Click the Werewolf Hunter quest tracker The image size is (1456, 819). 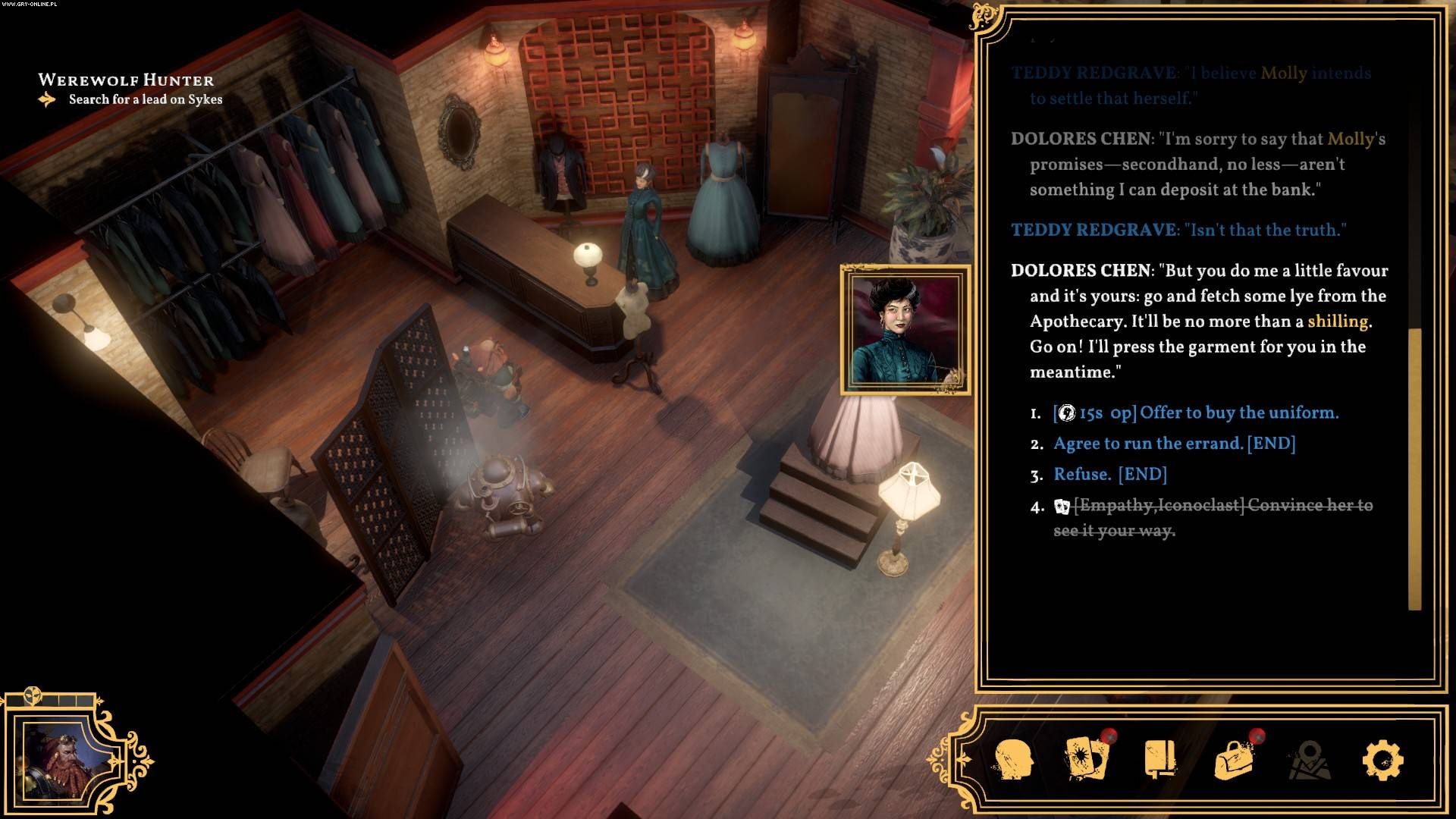coord(126,80)
